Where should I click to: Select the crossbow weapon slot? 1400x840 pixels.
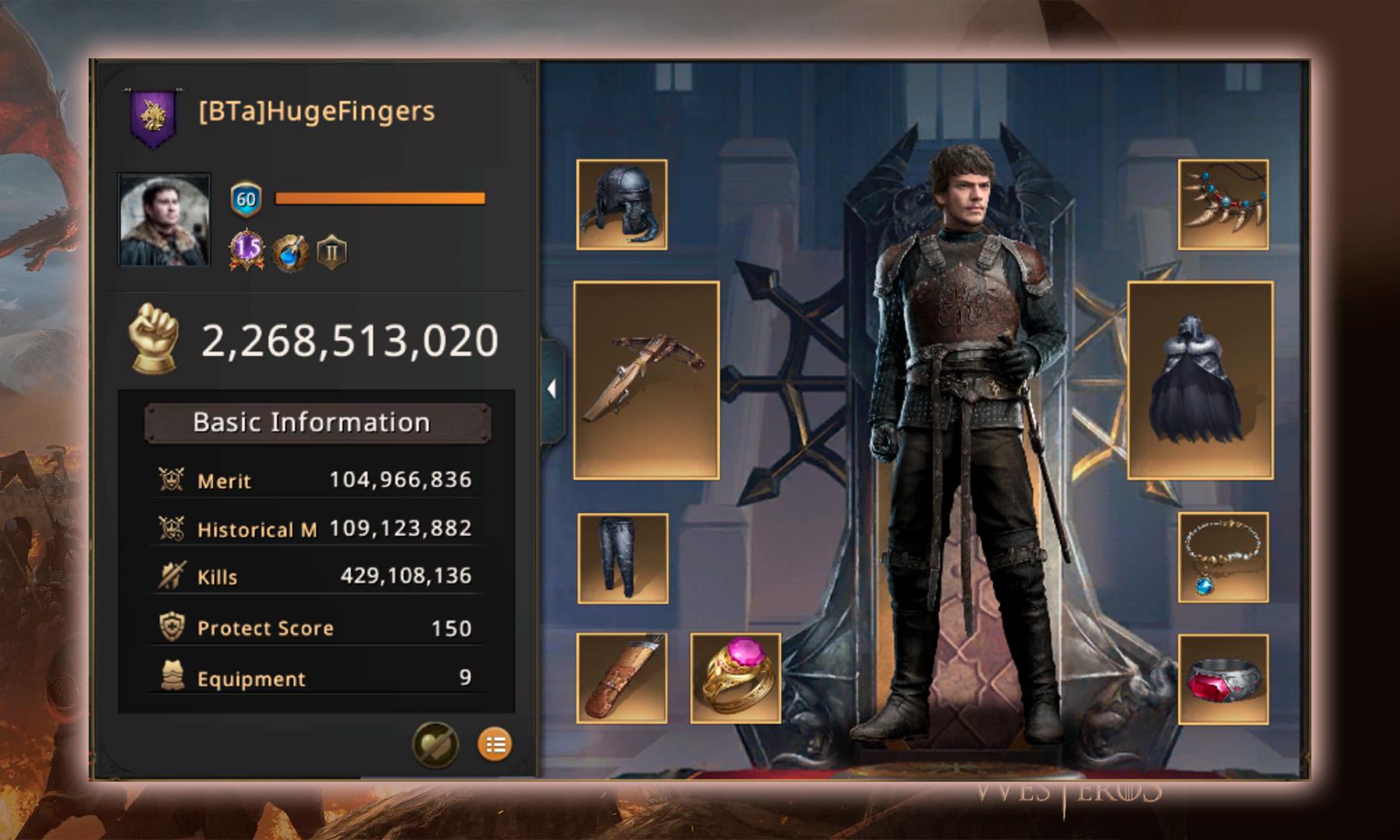(x=646, y=380)
